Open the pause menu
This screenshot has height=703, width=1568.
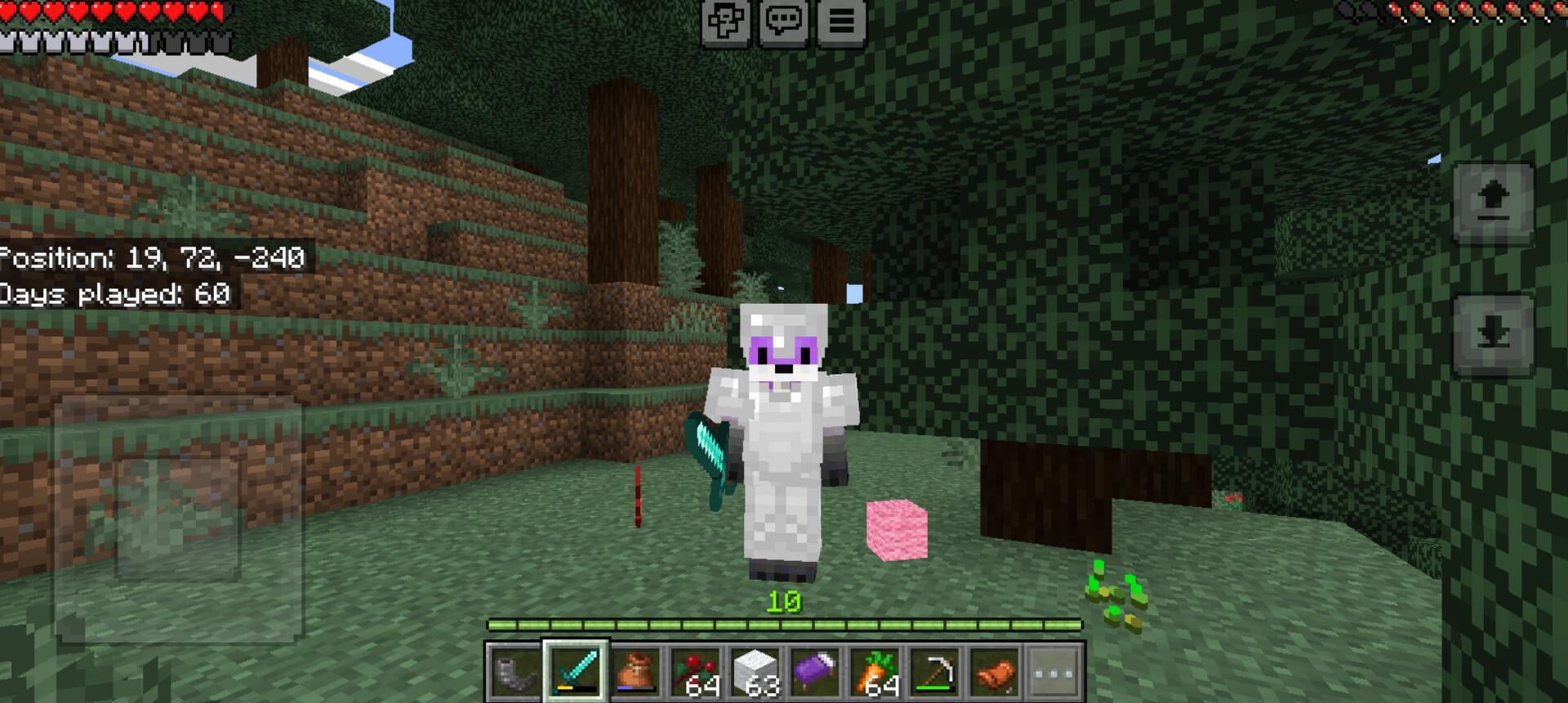coord(841,22)
